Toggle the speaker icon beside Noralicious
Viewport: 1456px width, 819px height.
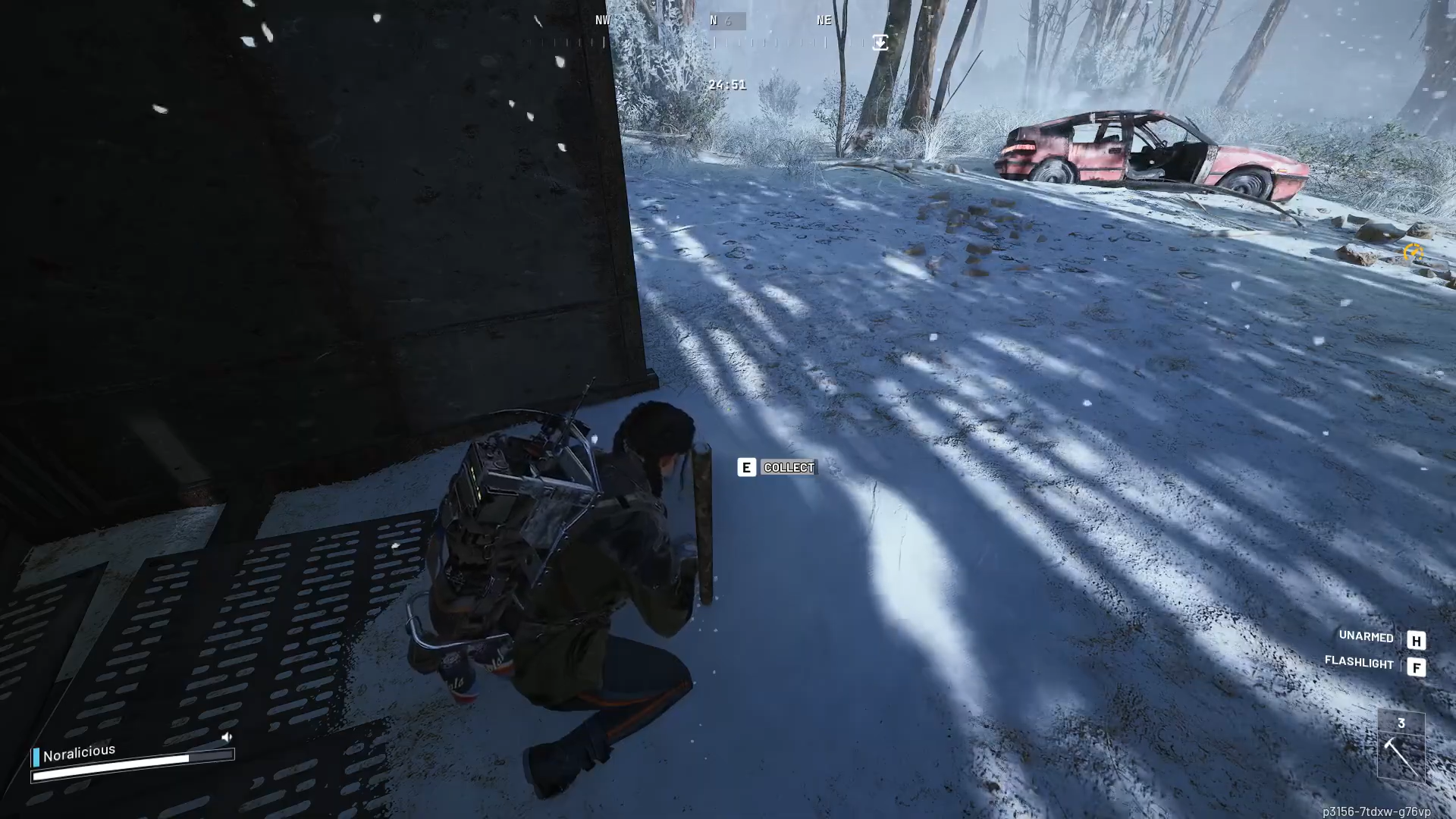pyautogui.click(x=226, y=737)
